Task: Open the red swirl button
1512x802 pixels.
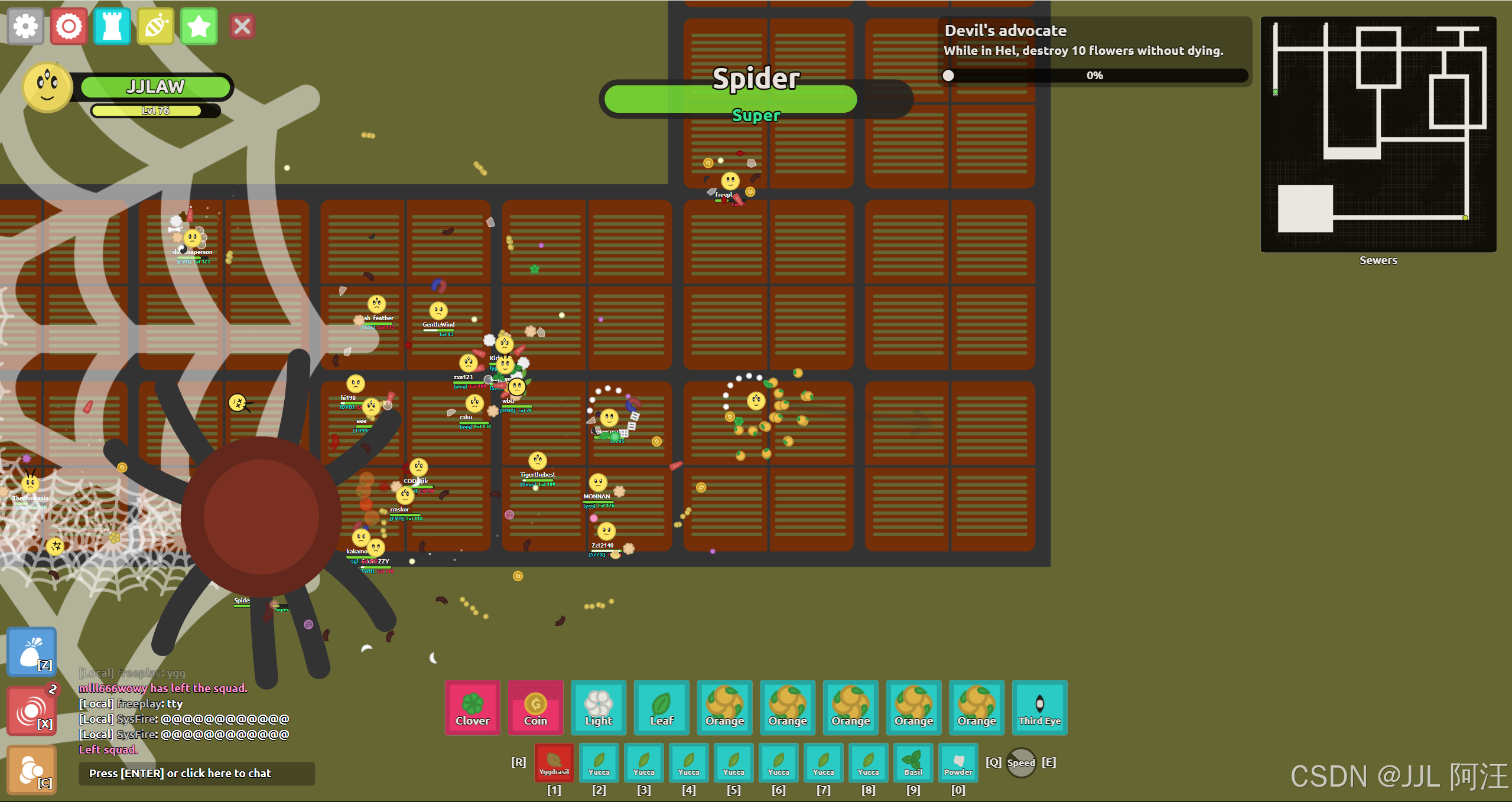Action: click(x=32, y=710)
